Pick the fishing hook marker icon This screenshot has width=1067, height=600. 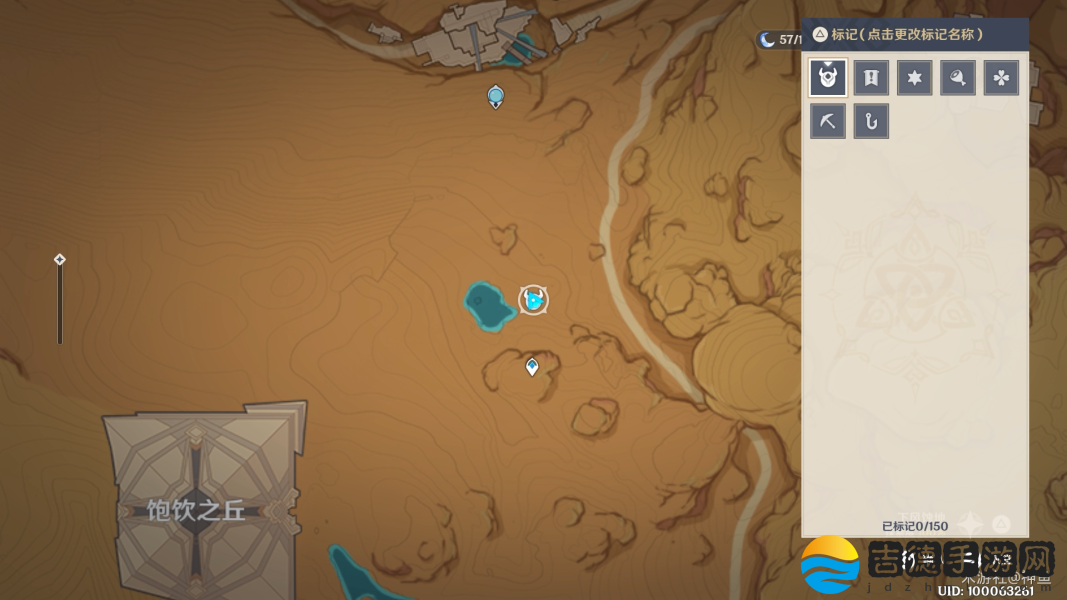871,122
